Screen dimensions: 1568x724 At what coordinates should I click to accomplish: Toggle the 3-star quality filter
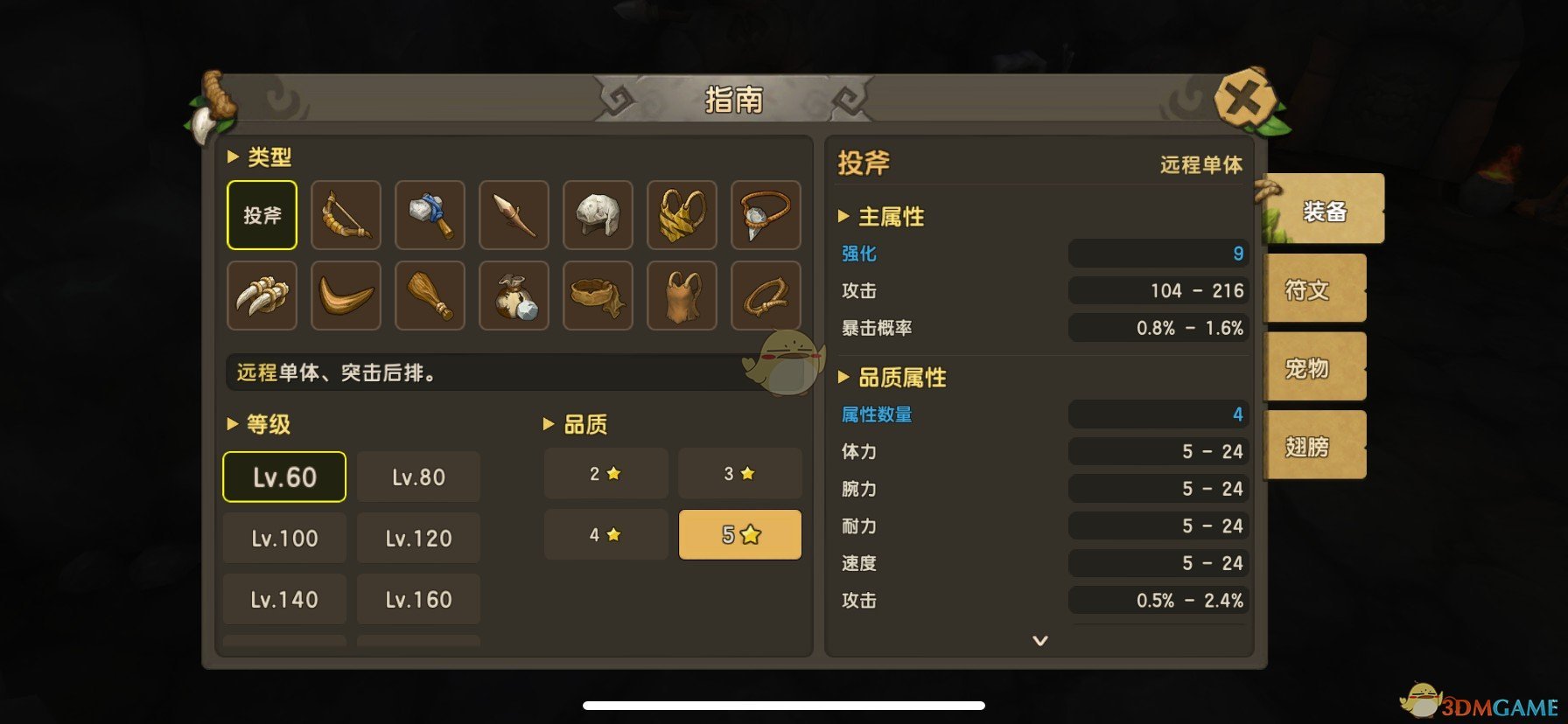coord(739,473)
